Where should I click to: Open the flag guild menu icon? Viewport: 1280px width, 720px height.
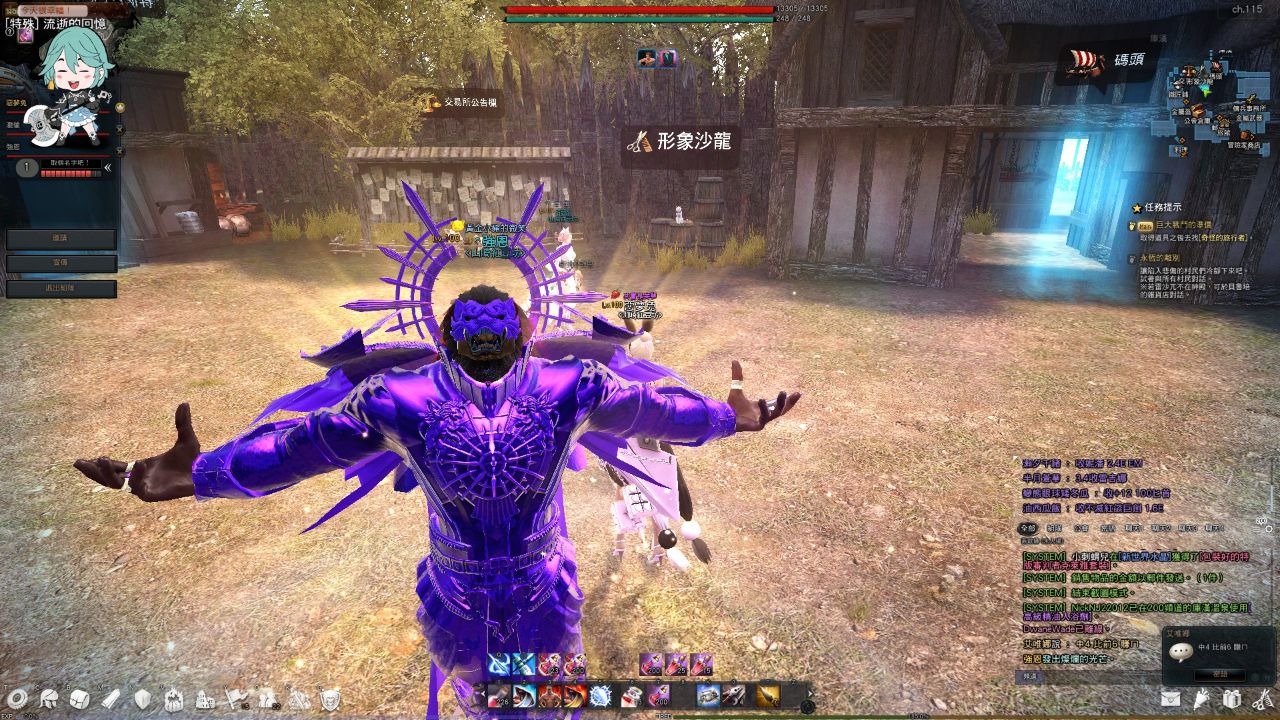tap(236, 698)
